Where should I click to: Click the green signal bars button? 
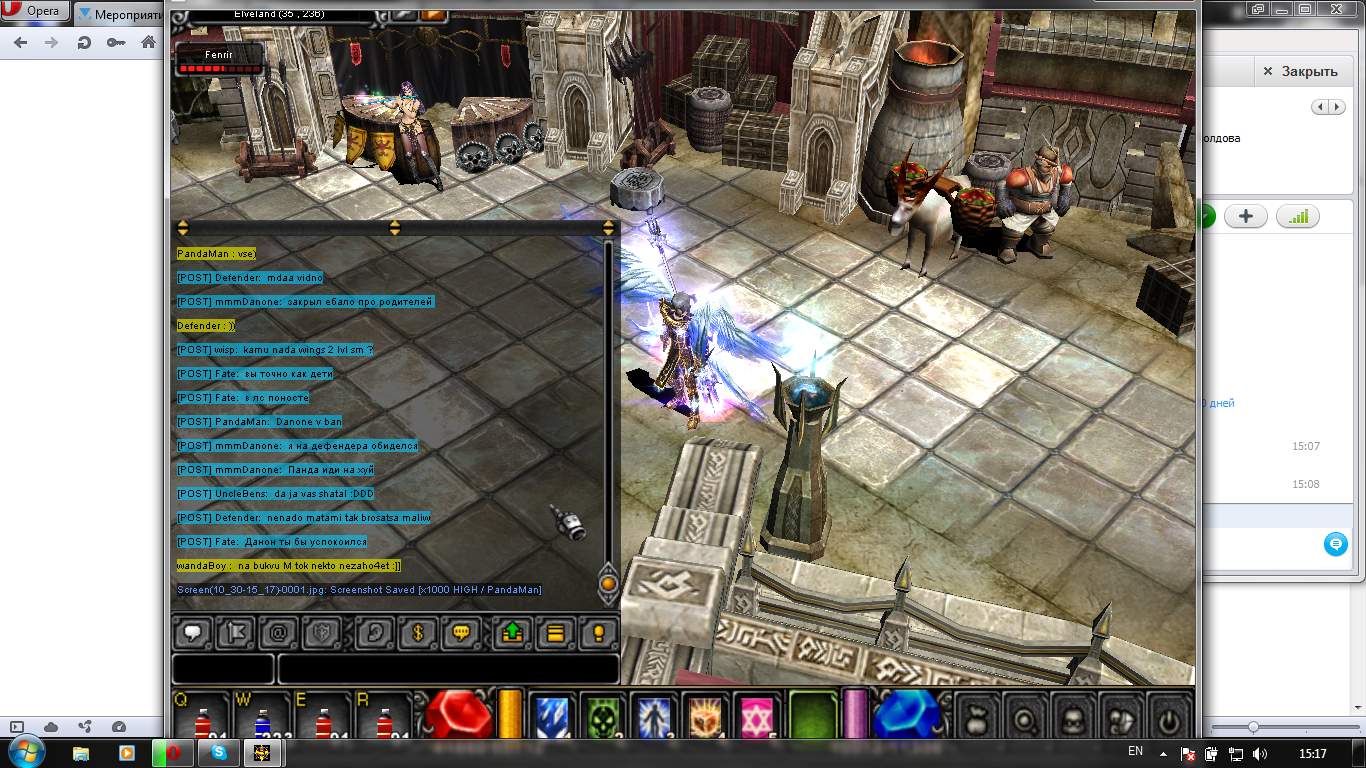tap(1298, 216)
